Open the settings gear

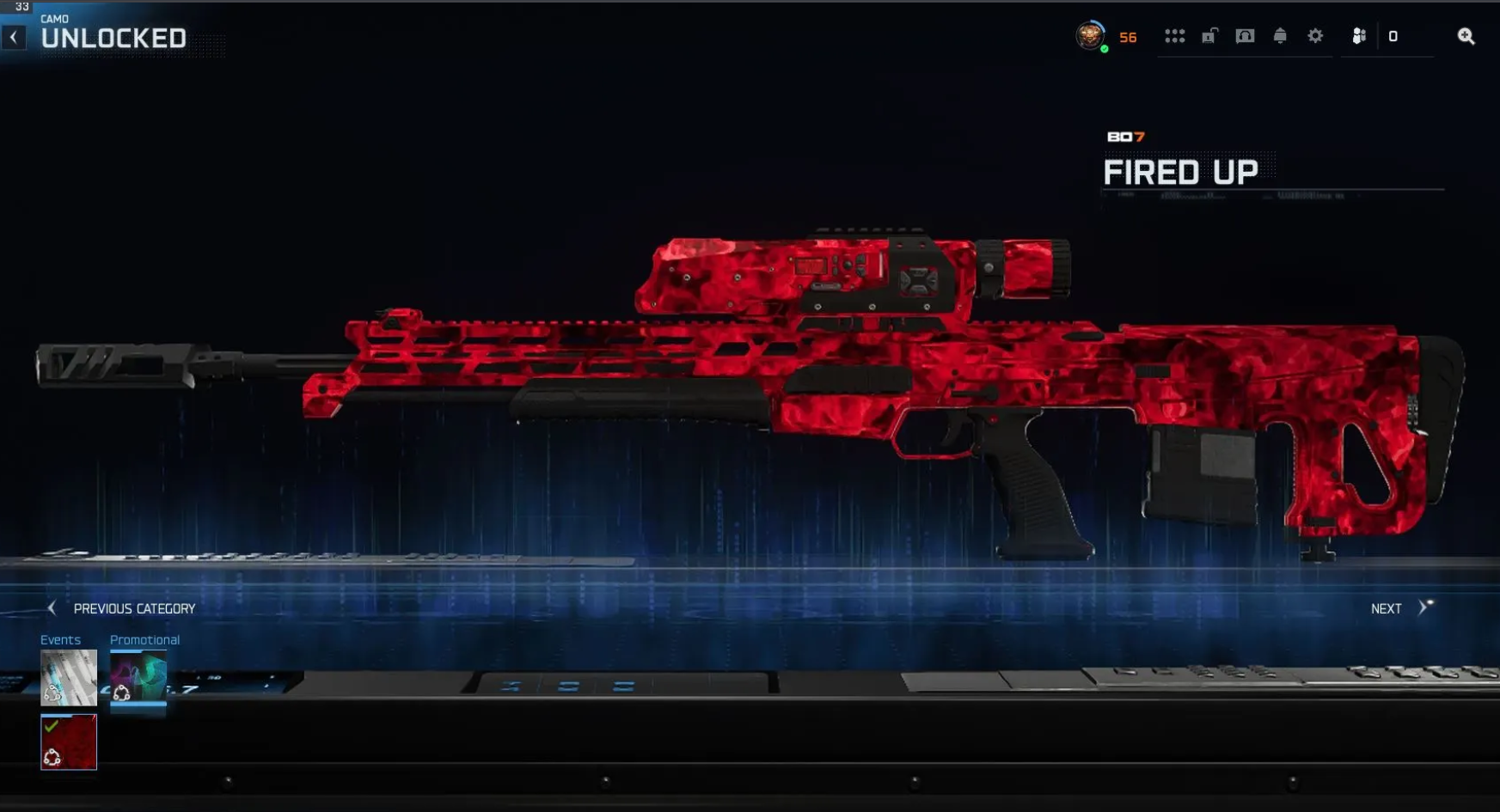click(x=1314, y=36)
